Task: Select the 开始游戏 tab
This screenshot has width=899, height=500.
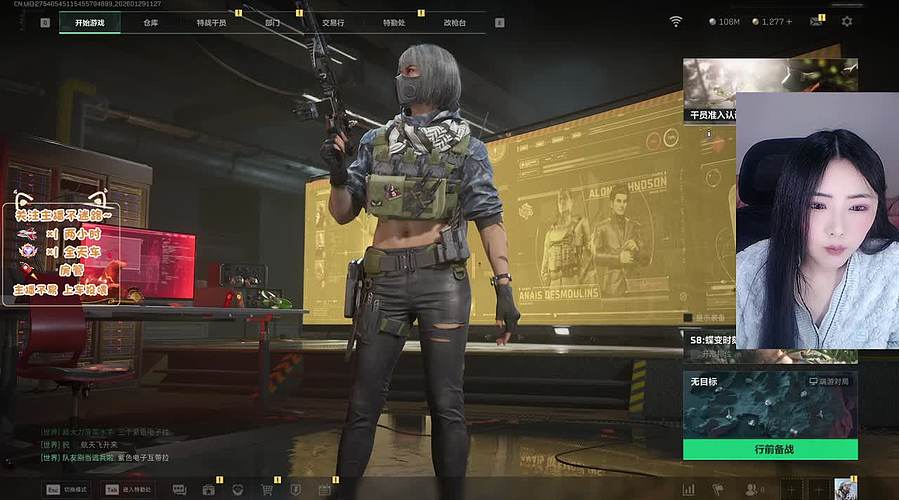Action: [x=89, y=22]
